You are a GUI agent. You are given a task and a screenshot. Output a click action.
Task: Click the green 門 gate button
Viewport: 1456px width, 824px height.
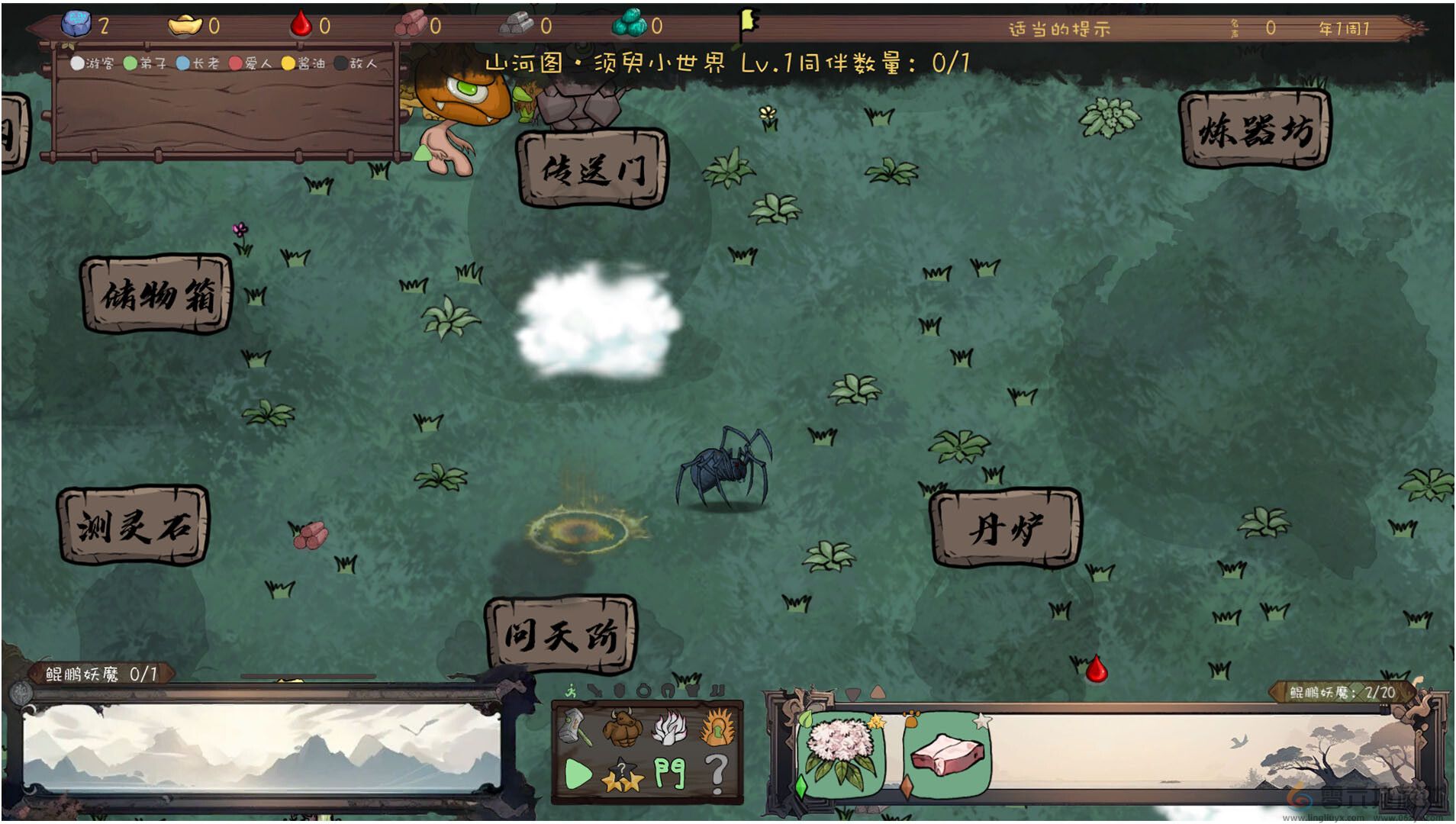(x=669, y=773)
